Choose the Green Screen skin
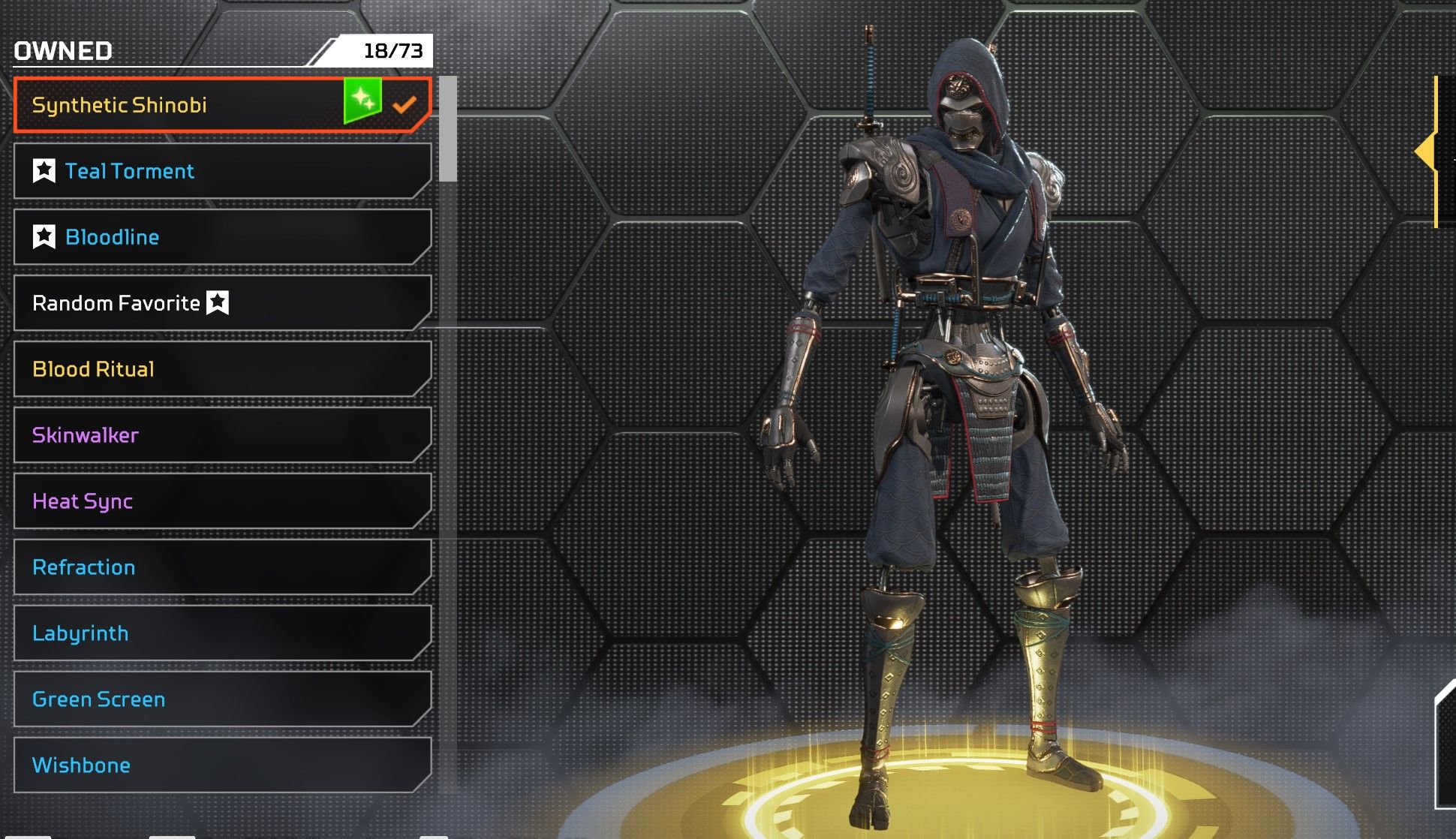Viewport: 1456px width, 839px height. click(222, 699)
